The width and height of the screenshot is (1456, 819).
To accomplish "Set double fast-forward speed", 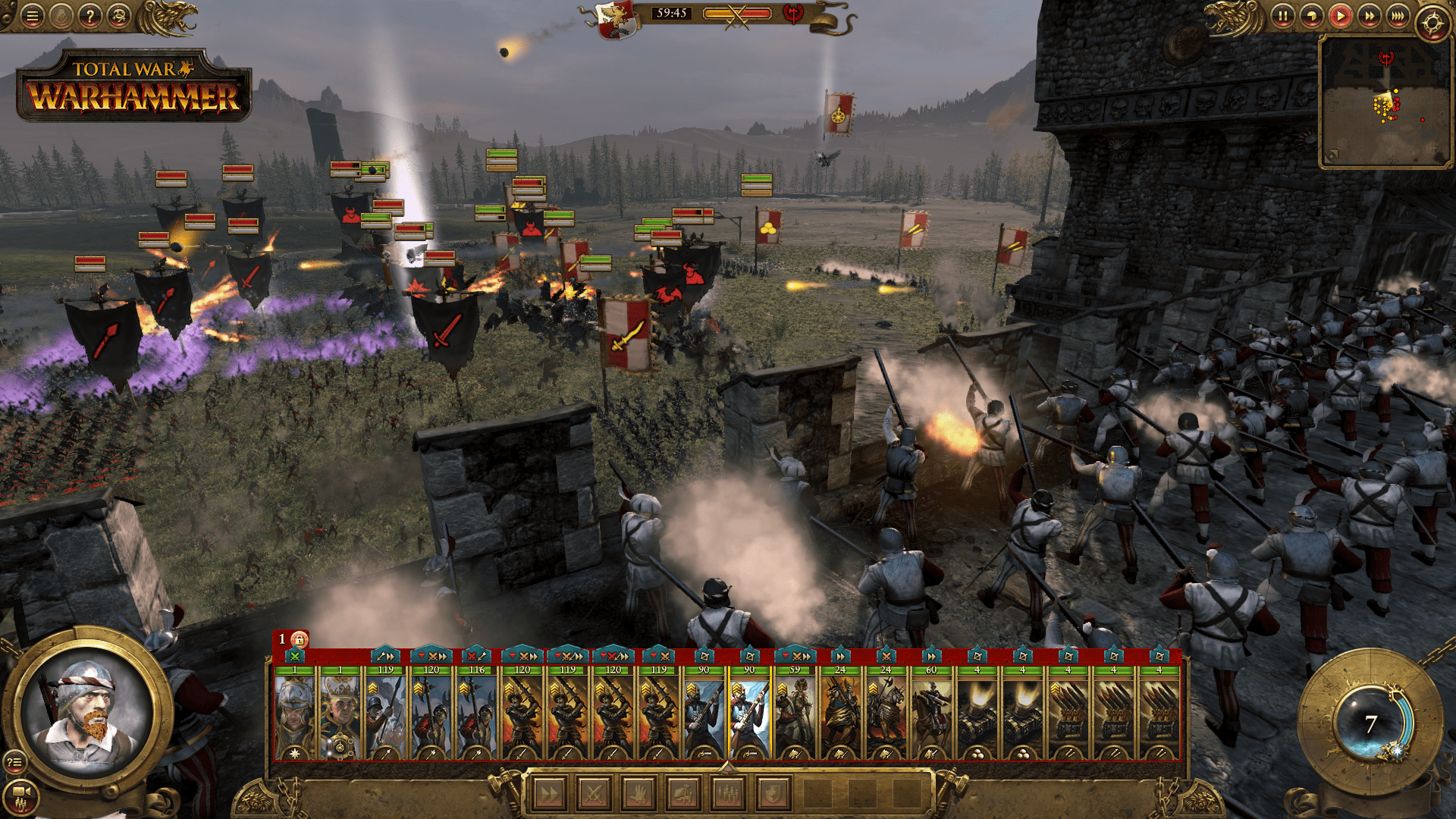I will click(1370, 16).
